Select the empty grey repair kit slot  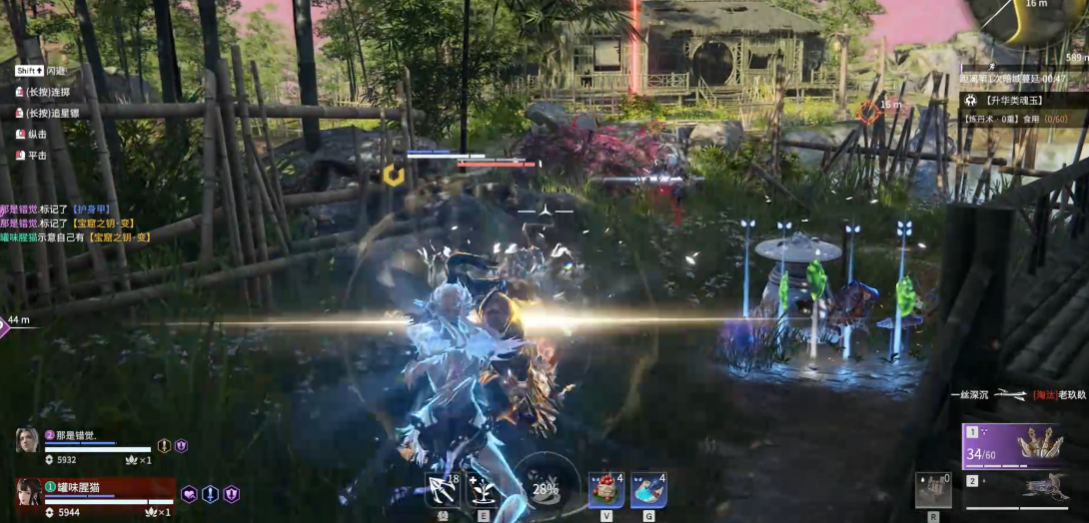tap(933, 489)
